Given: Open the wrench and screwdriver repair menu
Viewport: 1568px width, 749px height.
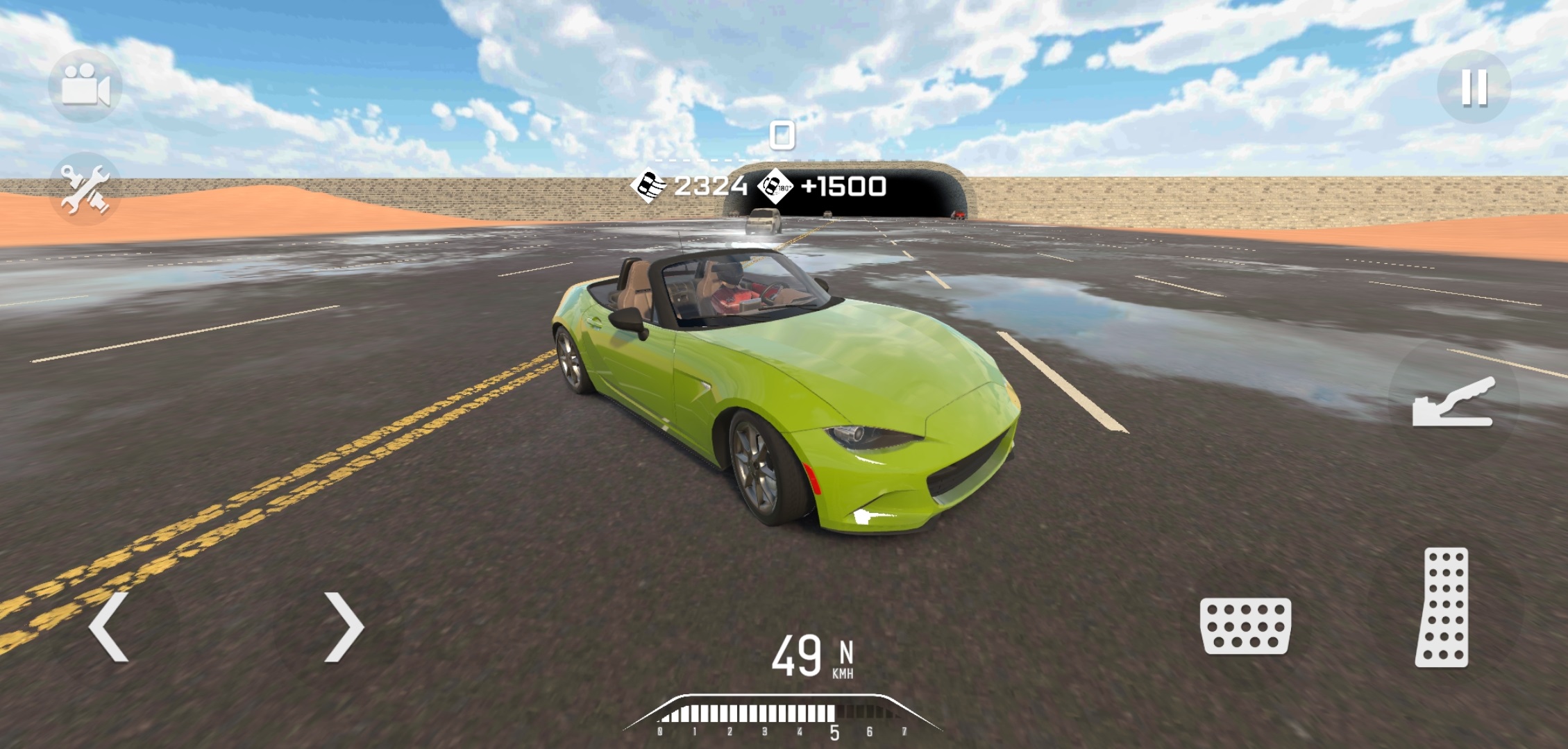Looking at the screenshot, I should point(85,189).
